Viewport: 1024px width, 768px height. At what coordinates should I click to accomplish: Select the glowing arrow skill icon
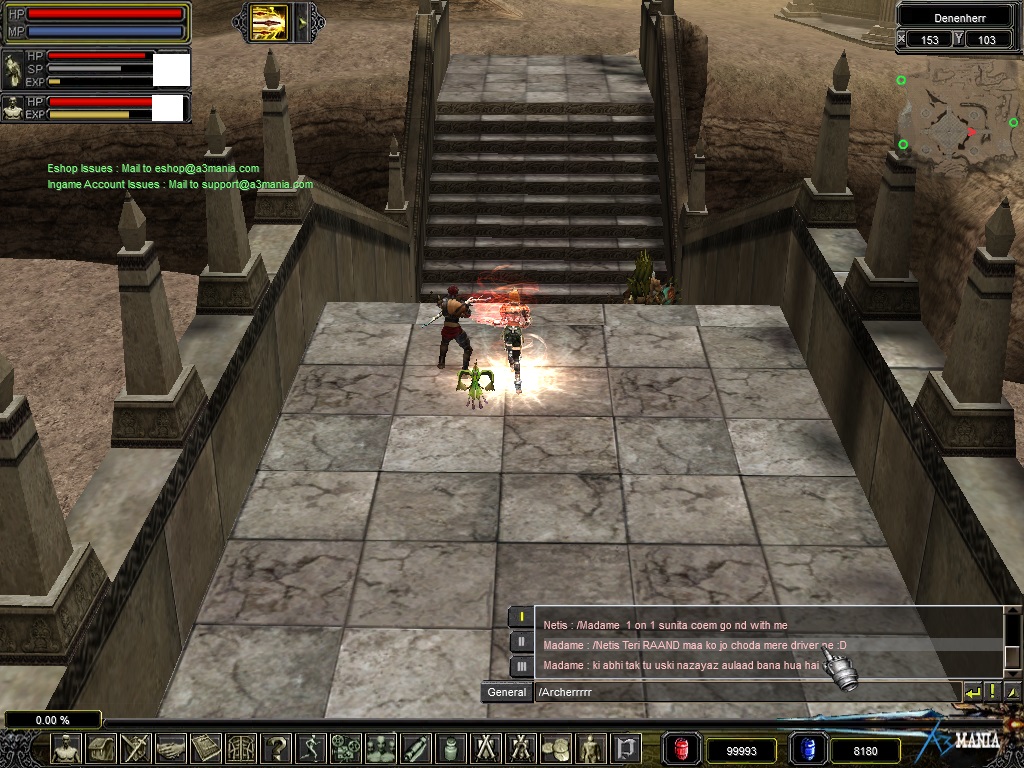pos(269,20)
